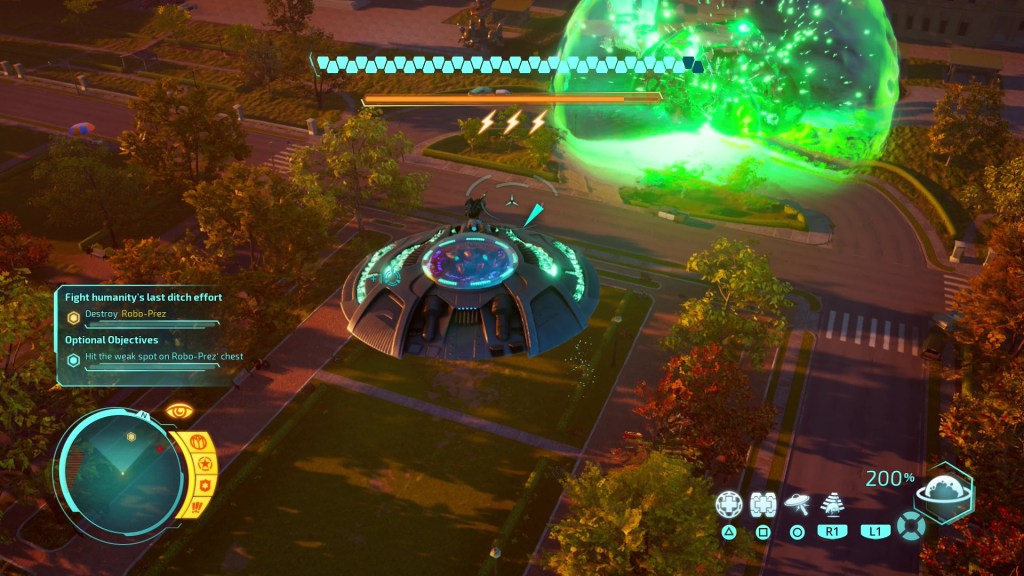Toggle the orange eye detection icon

(x=180, y=412)
